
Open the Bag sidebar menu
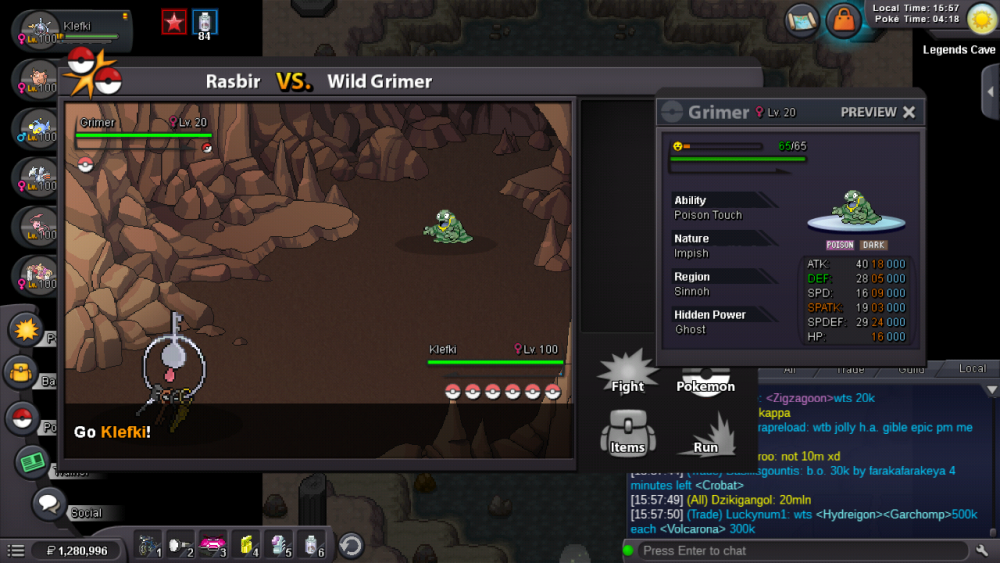pyautogui.click(x=22, y=374)
